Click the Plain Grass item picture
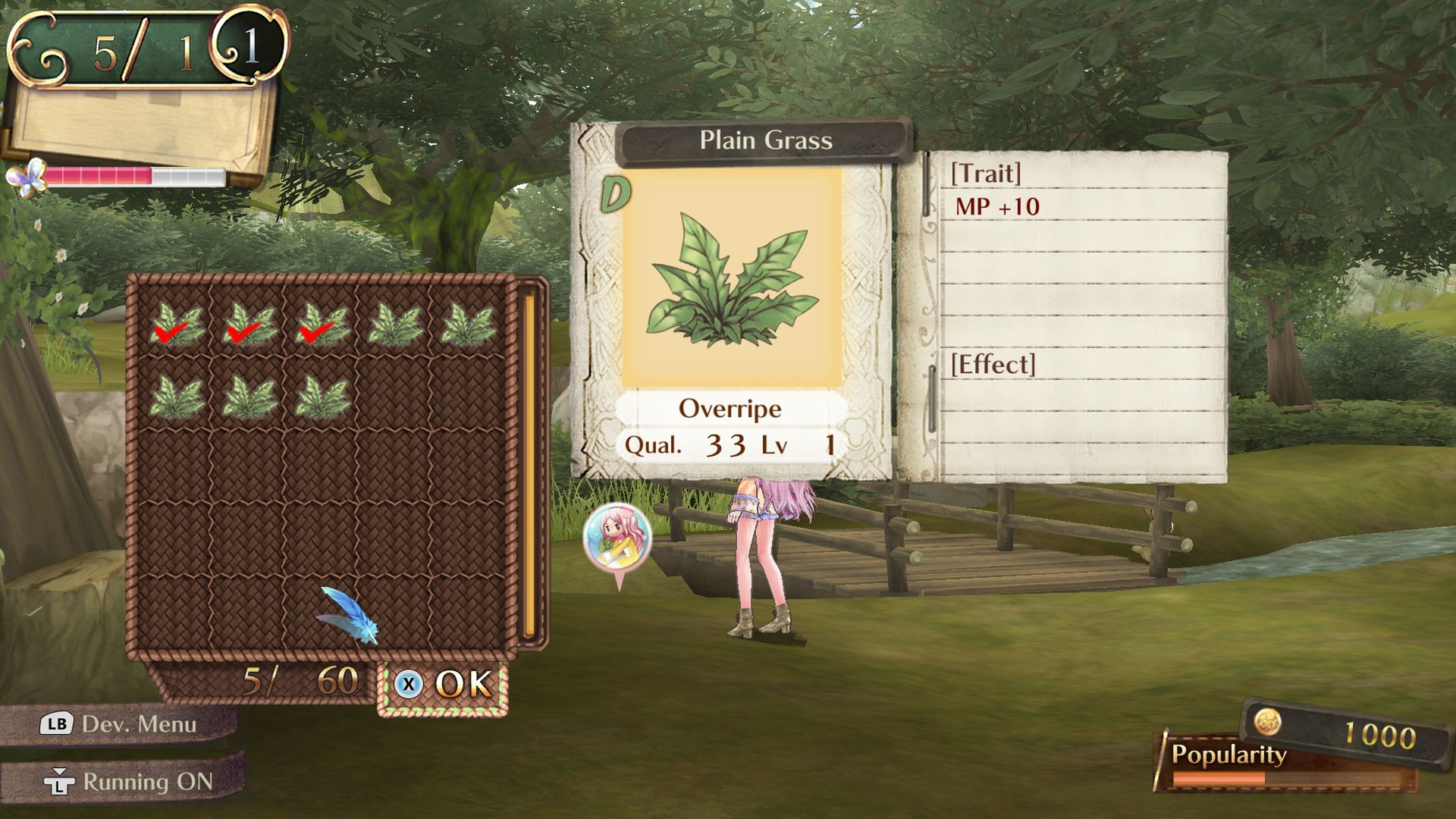 point(731,279)
